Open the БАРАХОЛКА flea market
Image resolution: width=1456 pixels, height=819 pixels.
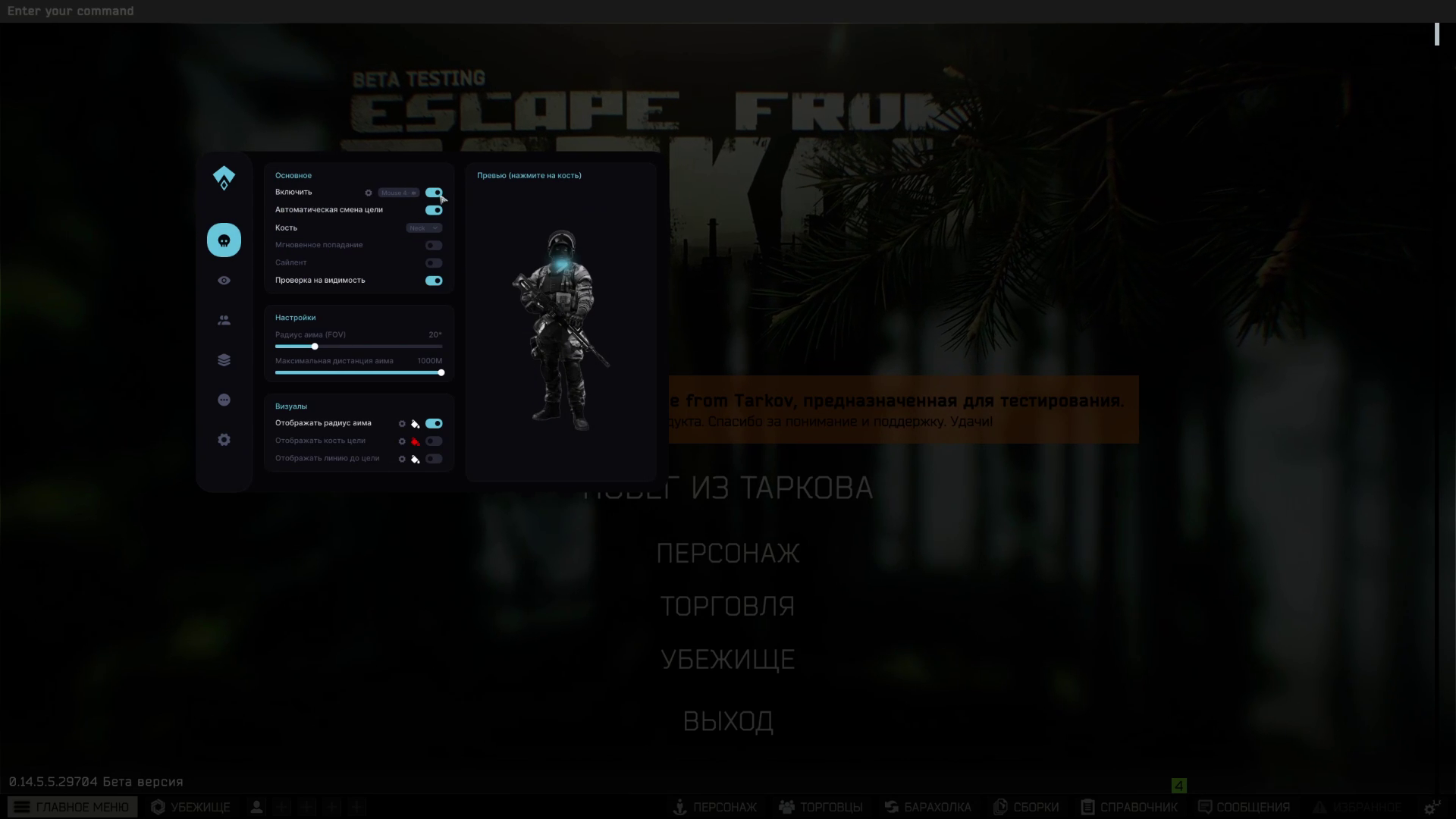pos(928,807)
